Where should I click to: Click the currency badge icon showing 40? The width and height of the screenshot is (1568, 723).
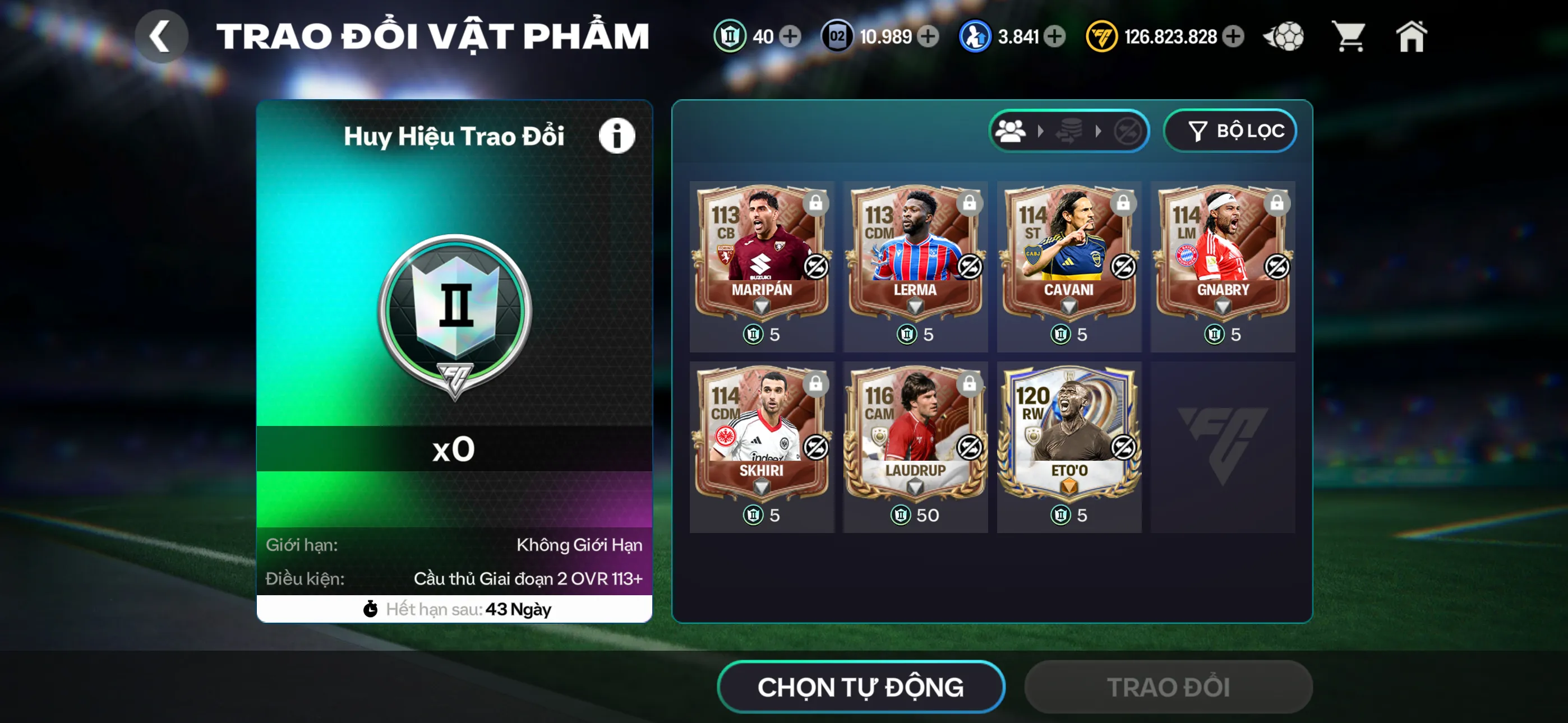[x=732, y=36]
